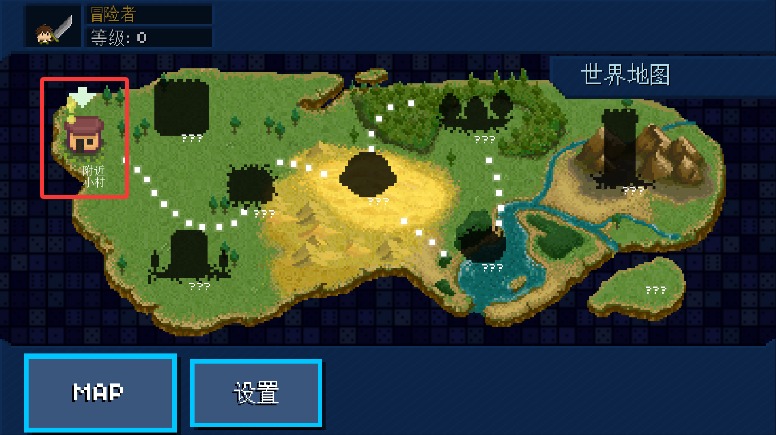Select the hidden location in the yellow desert

click(370, 174)
